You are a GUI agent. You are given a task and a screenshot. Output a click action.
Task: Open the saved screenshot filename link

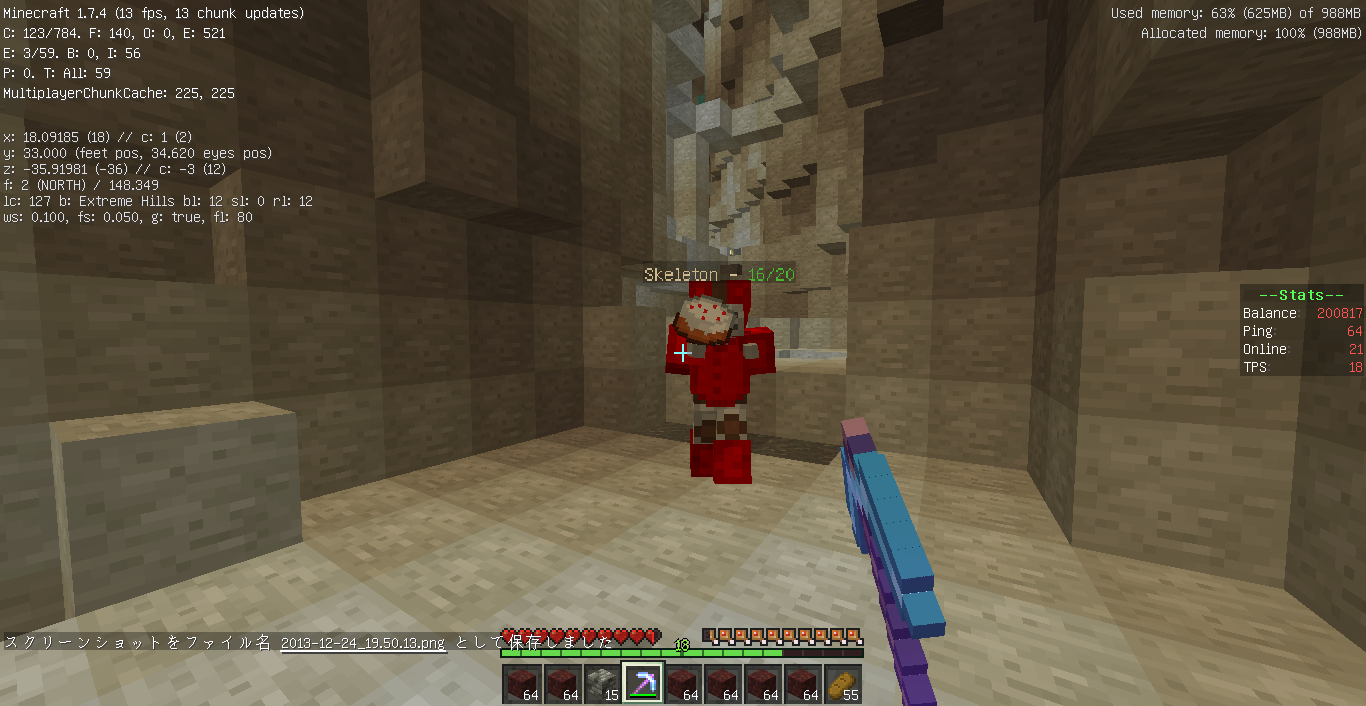click(x=363, y=642)
